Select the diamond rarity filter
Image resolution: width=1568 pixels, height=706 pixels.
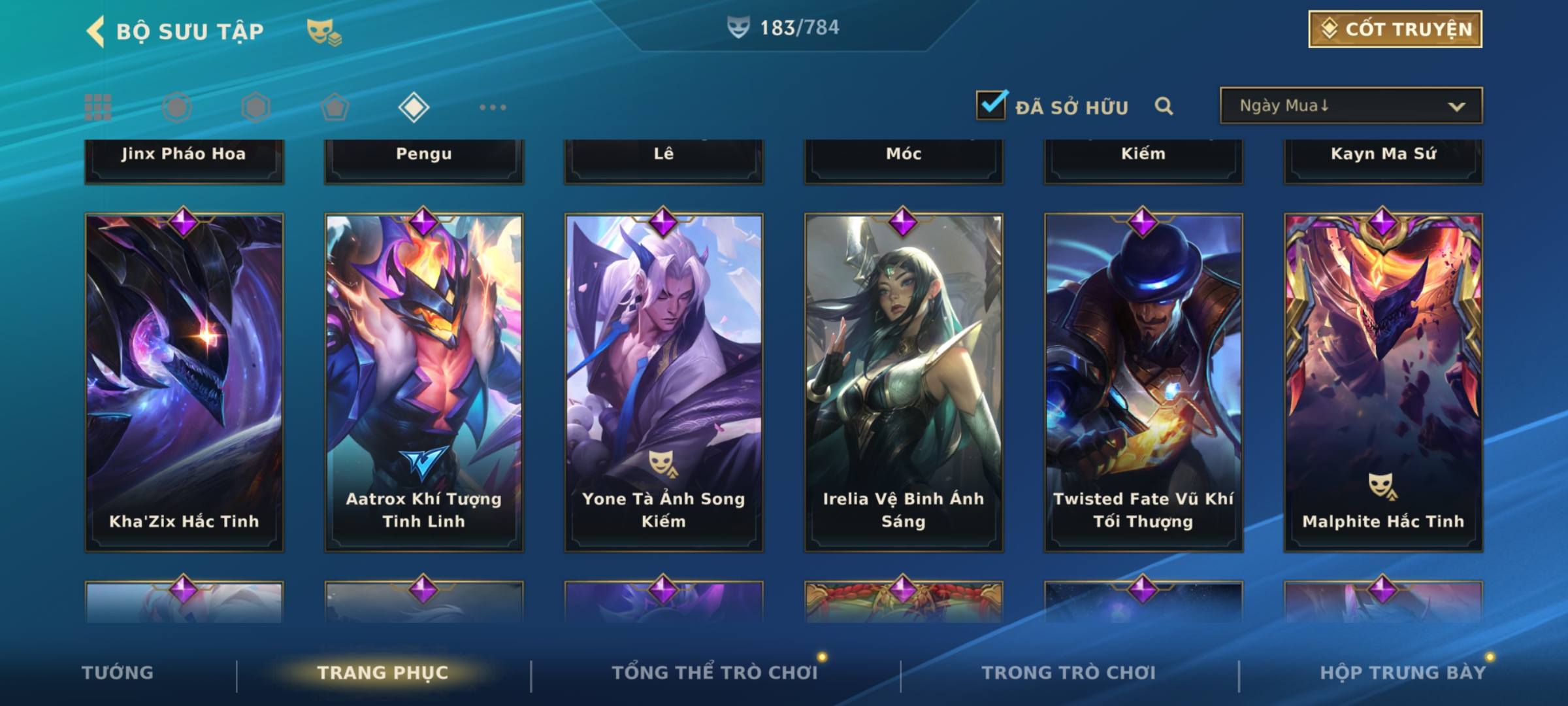(414, 107)
